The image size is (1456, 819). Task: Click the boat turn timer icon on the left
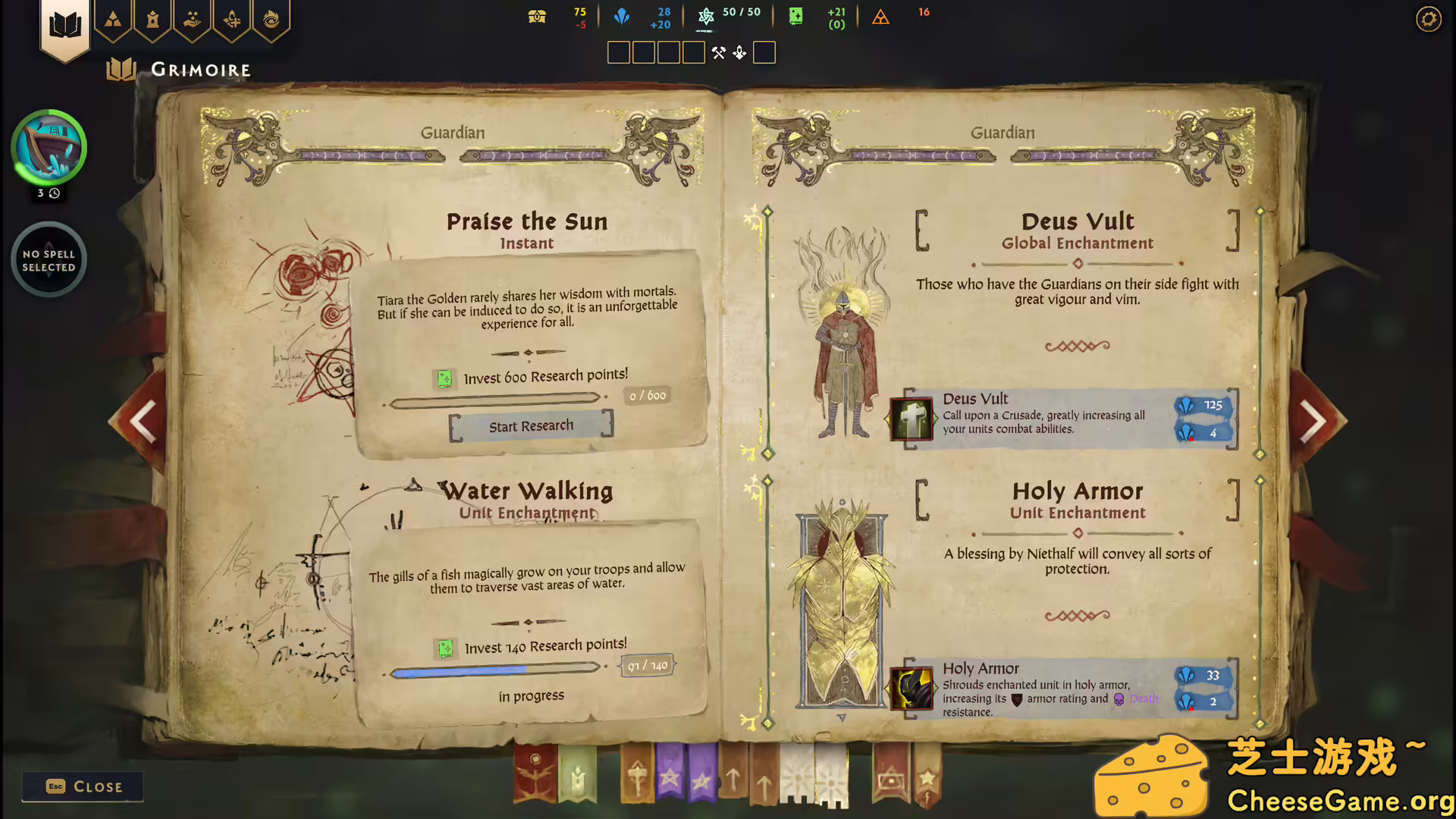(x=49, y=146)
